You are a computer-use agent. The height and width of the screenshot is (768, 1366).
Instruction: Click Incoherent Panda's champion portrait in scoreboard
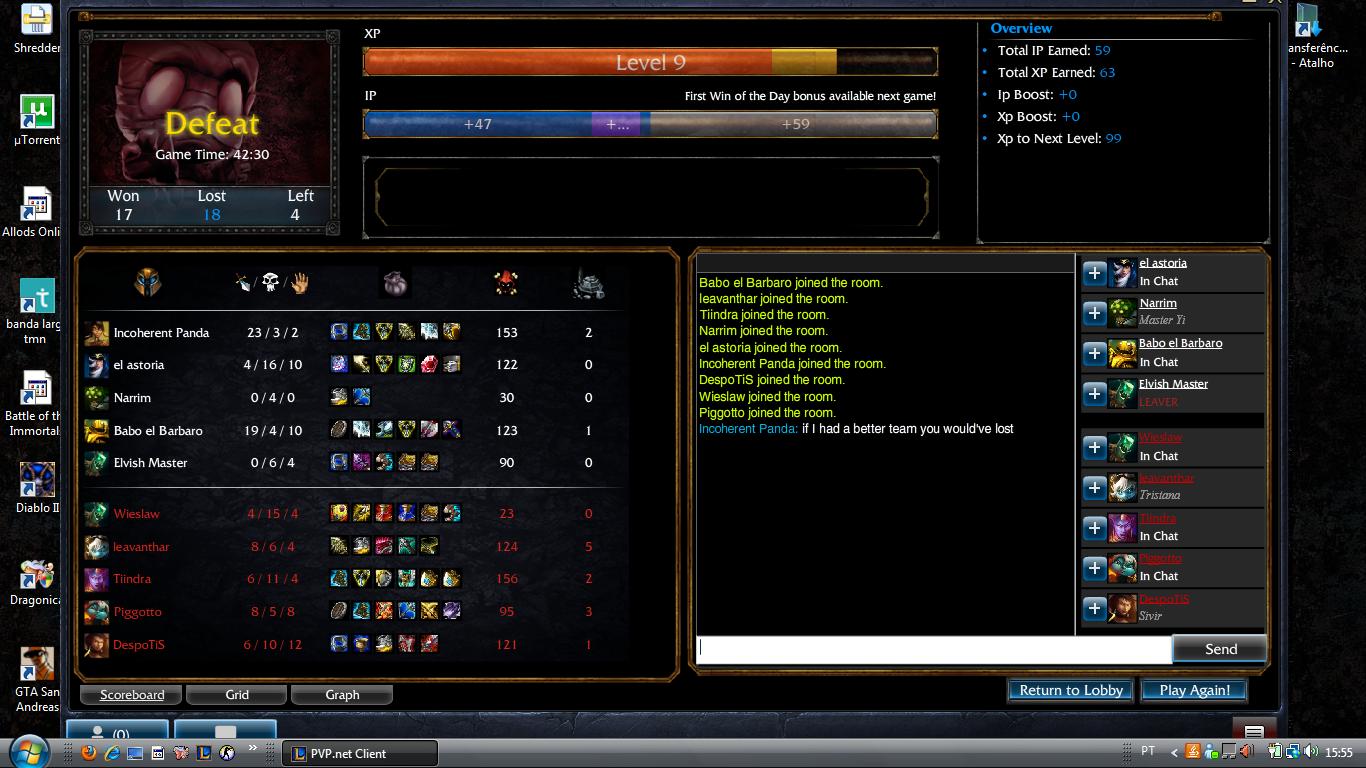point(97,332)
